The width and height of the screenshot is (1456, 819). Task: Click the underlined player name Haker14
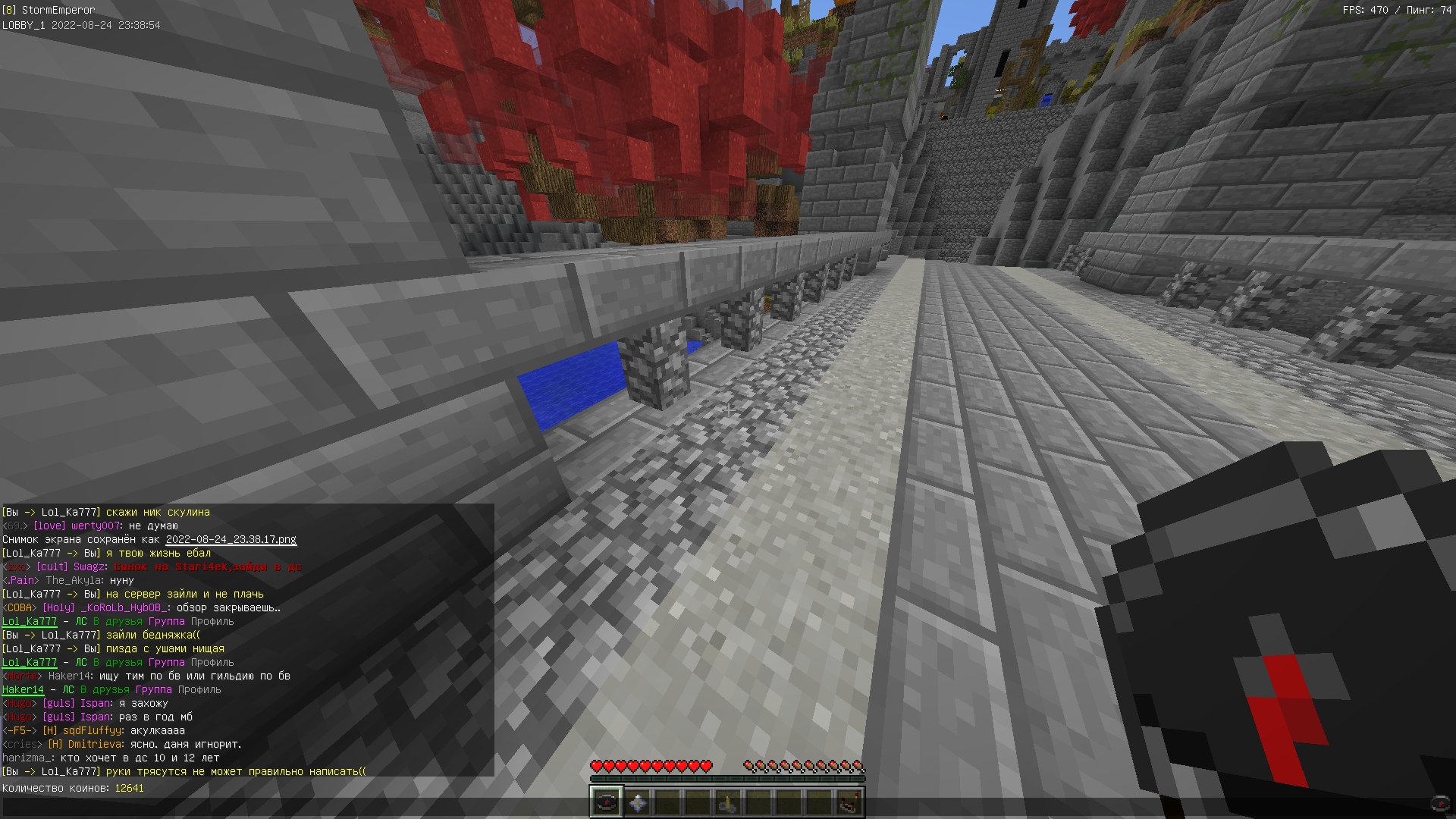click(23, 690)
